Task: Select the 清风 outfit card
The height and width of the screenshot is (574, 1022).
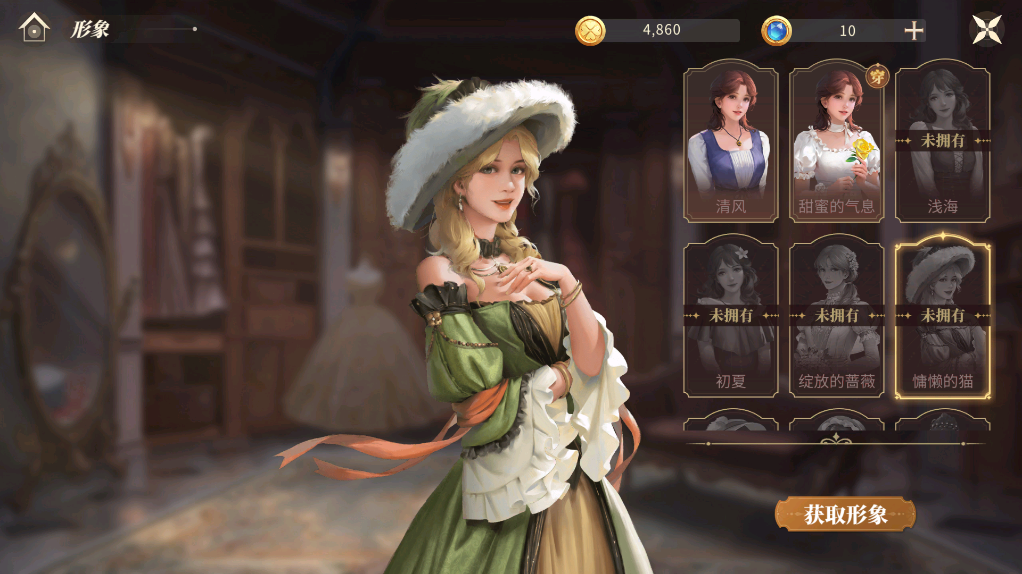Action: click(x=731, y=142)
